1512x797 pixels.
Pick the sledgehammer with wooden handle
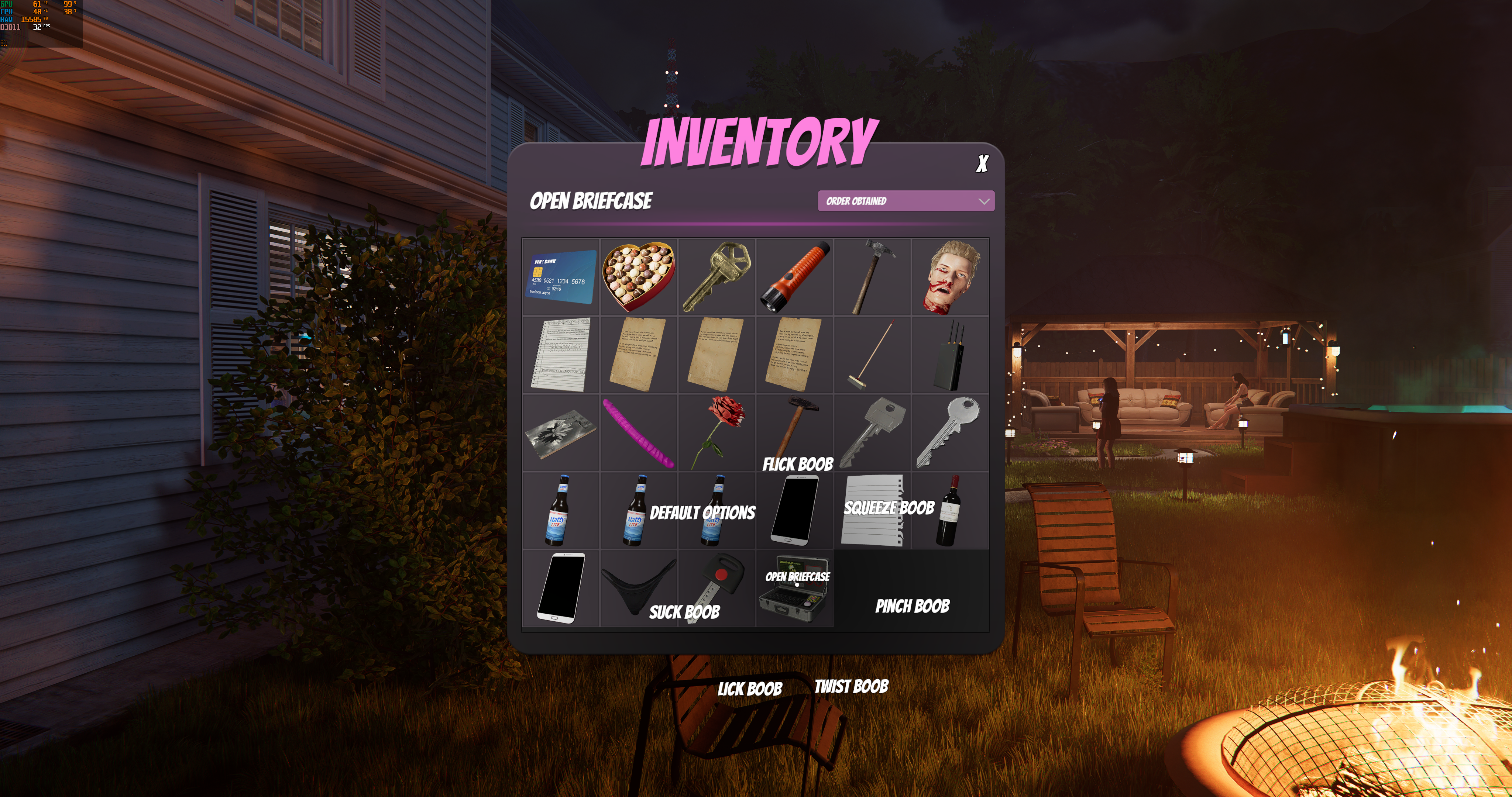click(x=794, y=425)
